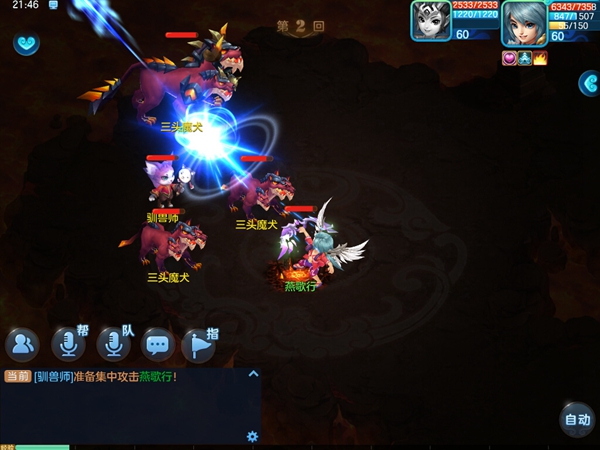Select the grey pet portrait
The width and height of the screenshot is (600, 450).
pyautogui.click(x=430, y=20)
